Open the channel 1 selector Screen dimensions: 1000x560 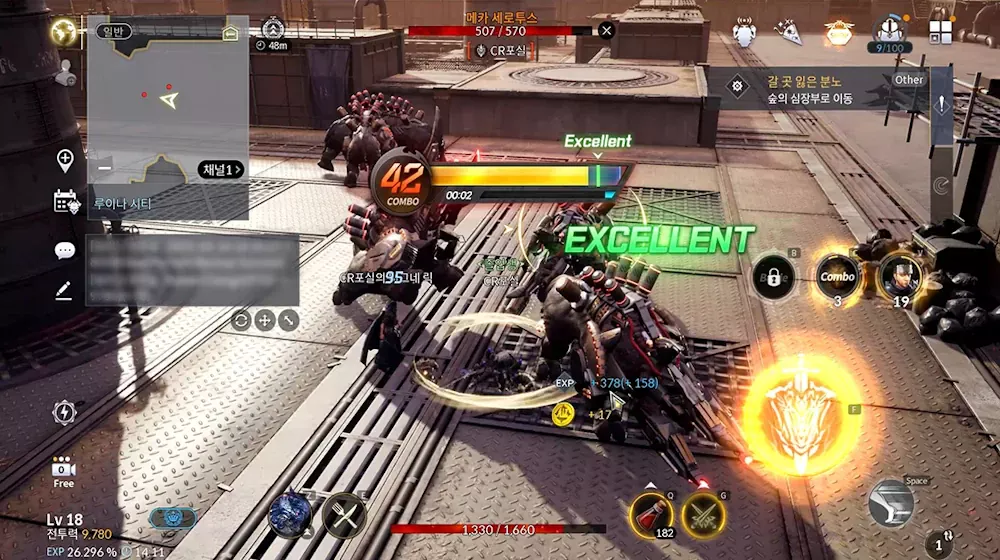tap(220, 169)
